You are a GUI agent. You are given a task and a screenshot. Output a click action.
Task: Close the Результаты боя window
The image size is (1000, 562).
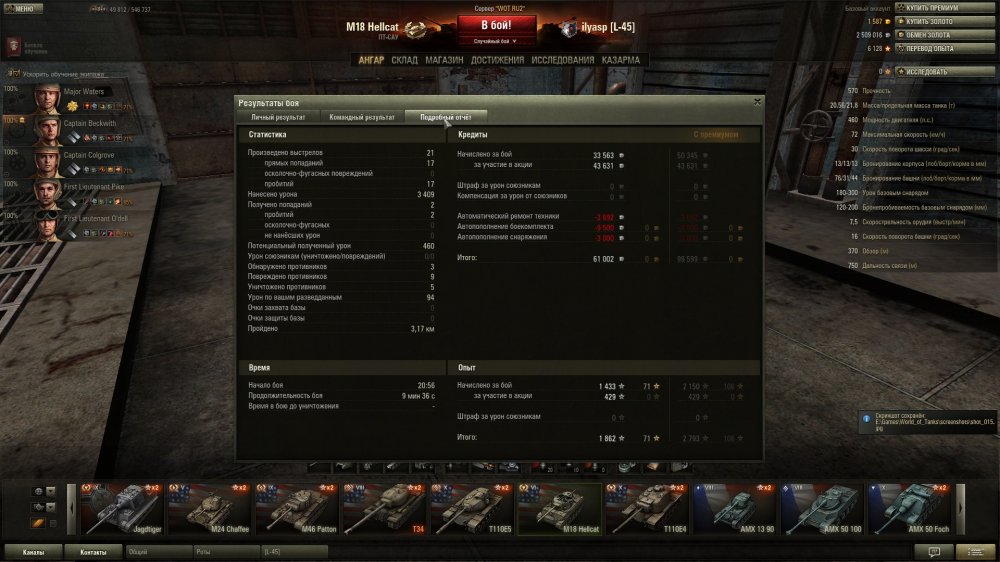[757, 101]
